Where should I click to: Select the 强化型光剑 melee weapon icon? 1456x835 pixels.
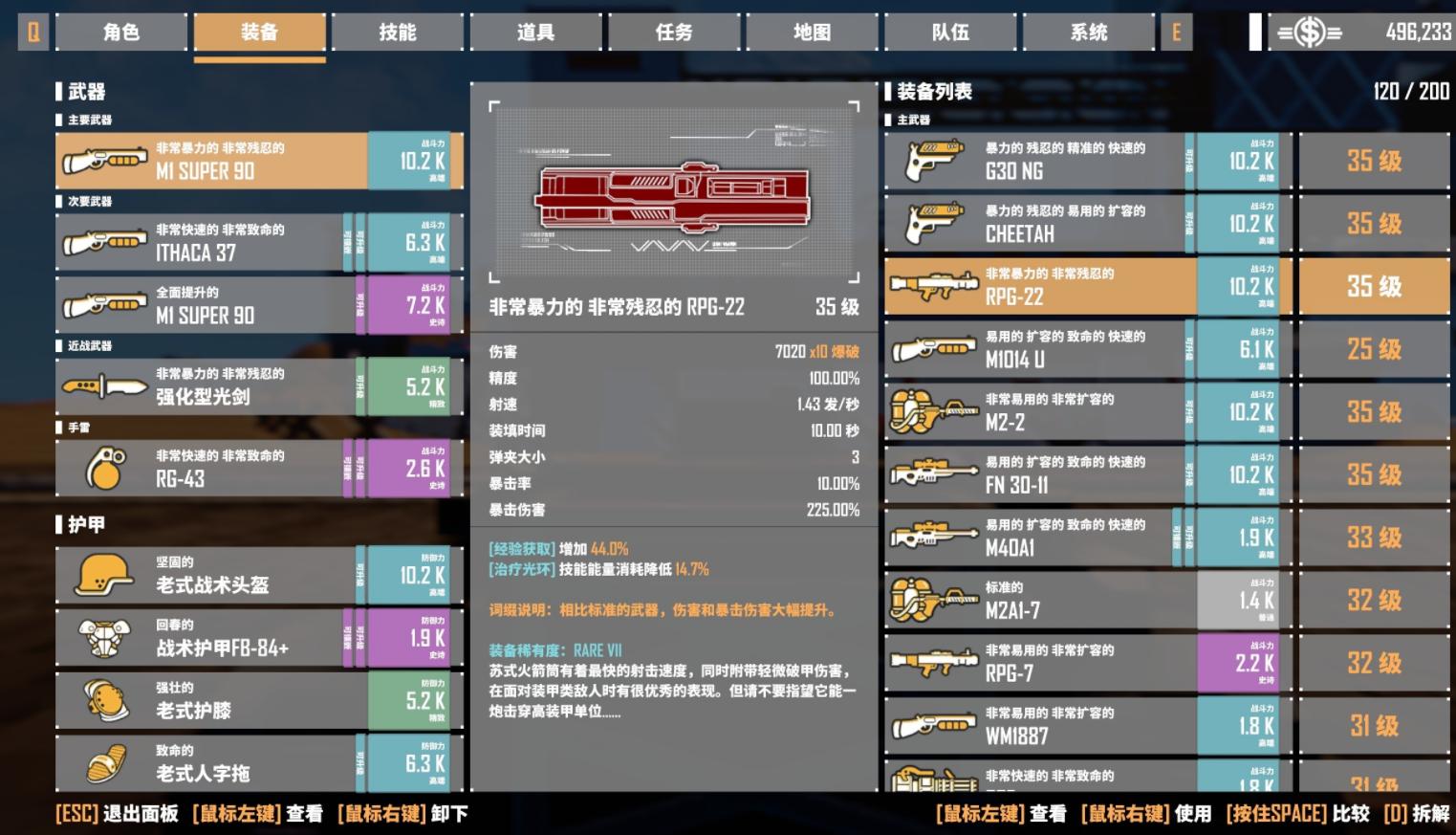[105, 386]
